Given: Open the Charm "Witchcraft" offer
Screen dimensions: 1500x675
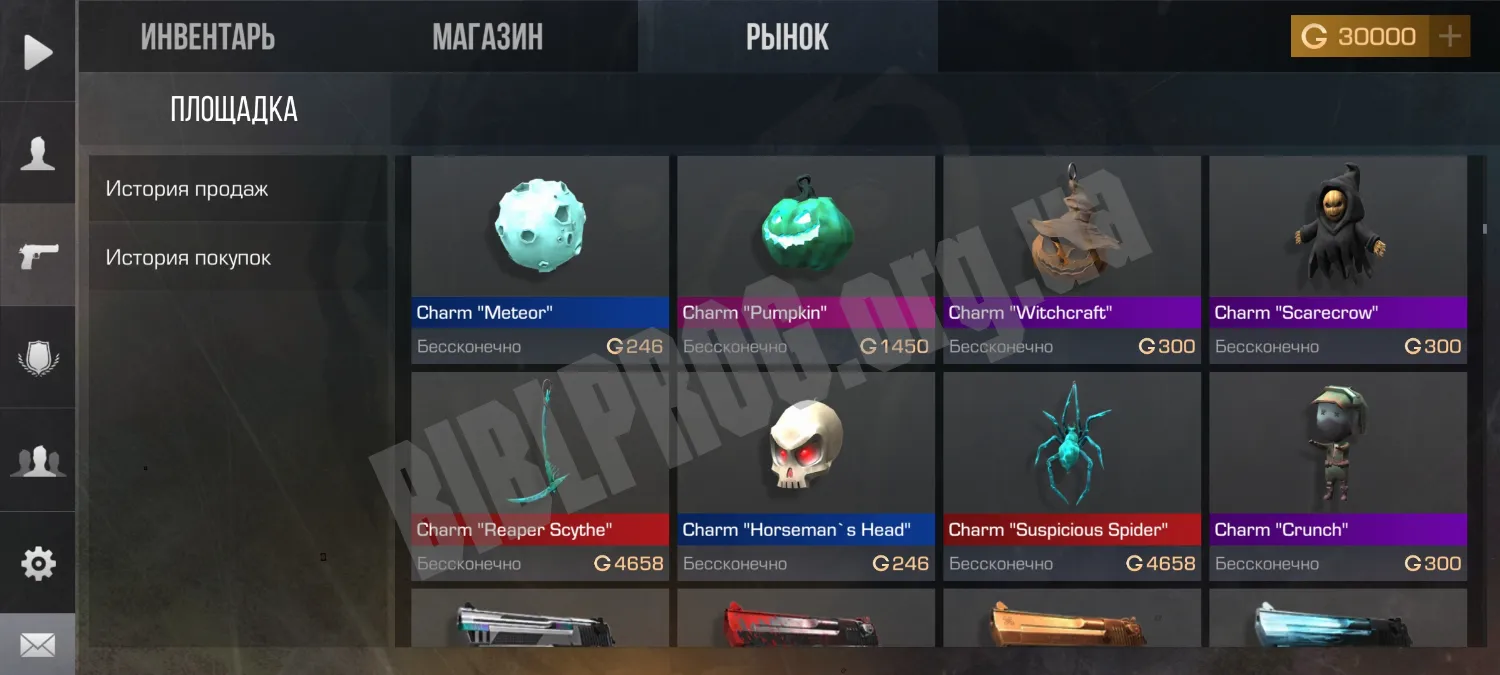Looking at the screenshot, I should tap(1072, 258).
